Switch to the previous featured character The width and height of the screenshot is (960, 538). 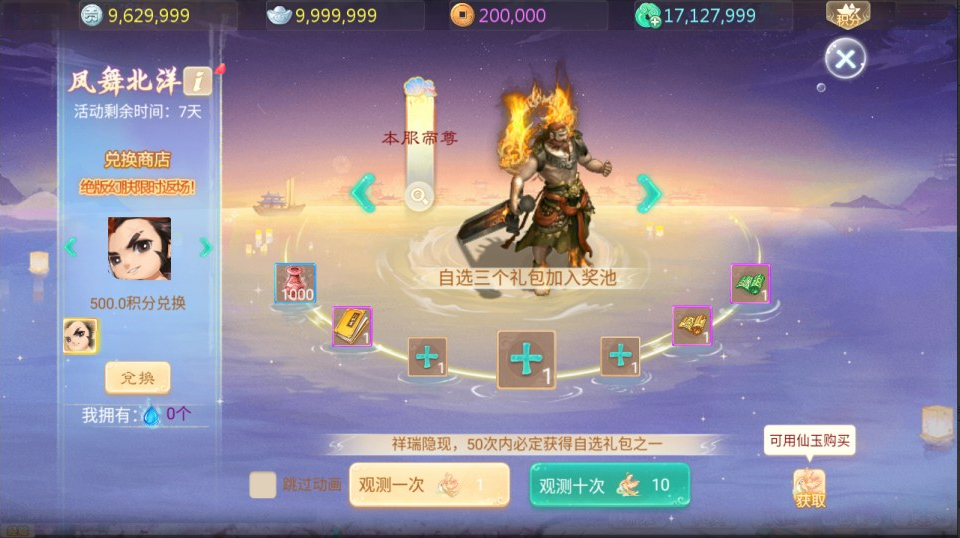(363, 193)
